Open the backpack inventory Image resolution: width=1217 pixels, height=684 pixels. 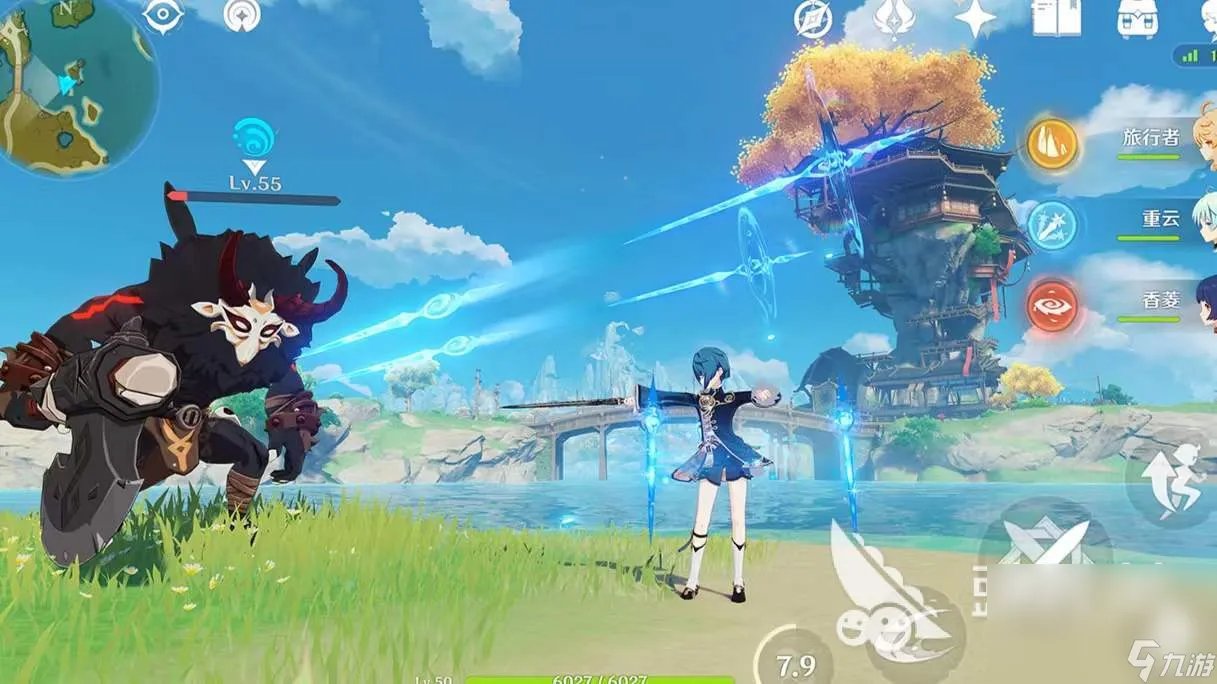[x=1137, y=18]
